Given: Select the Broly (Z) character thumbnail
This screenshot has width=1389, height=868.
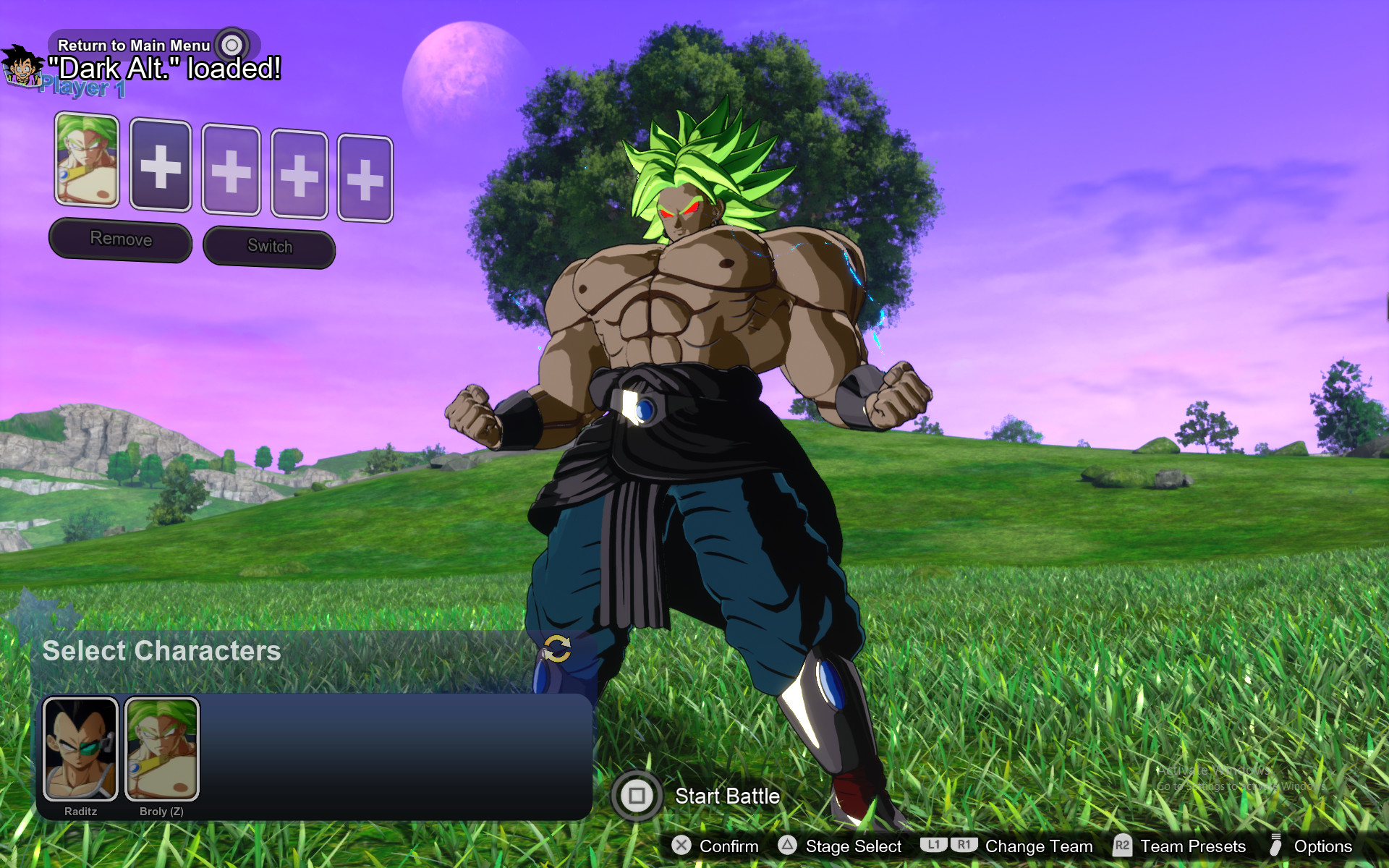Looking at the screenshot, I should pyautogui.click(x=161, y=747).
